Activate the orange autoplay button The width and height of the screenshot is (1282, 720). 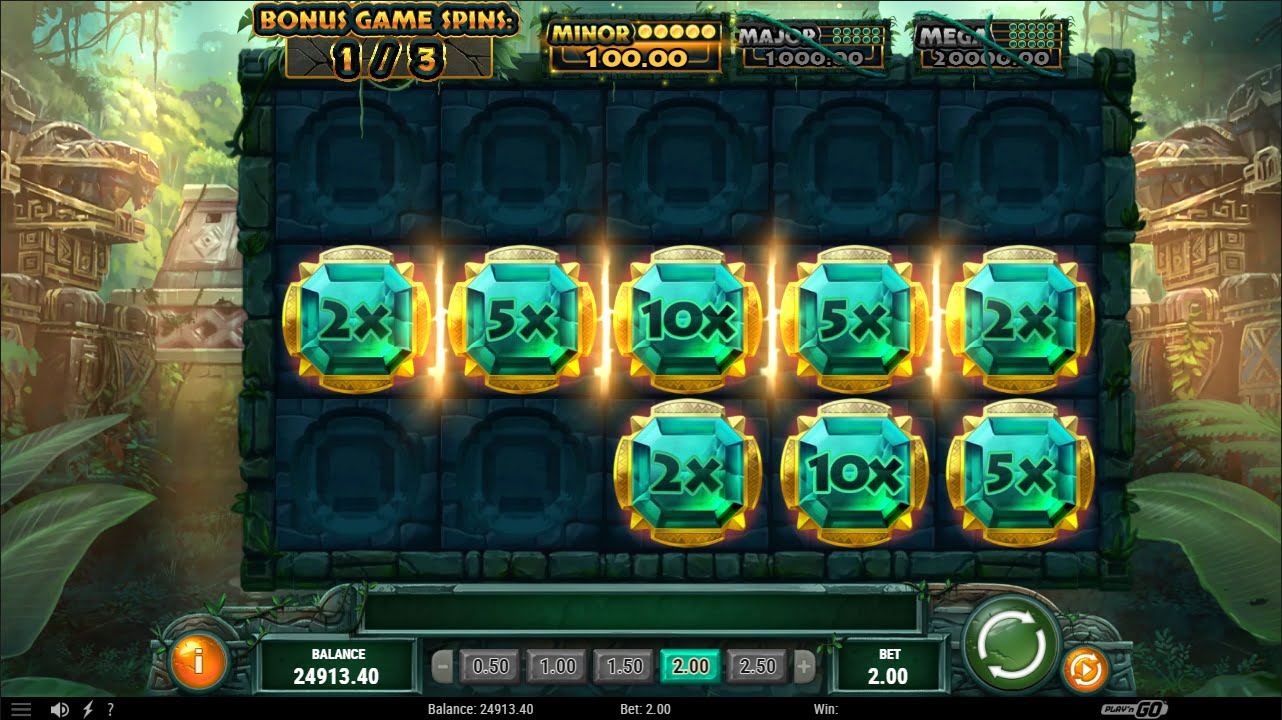[1082, 670]
